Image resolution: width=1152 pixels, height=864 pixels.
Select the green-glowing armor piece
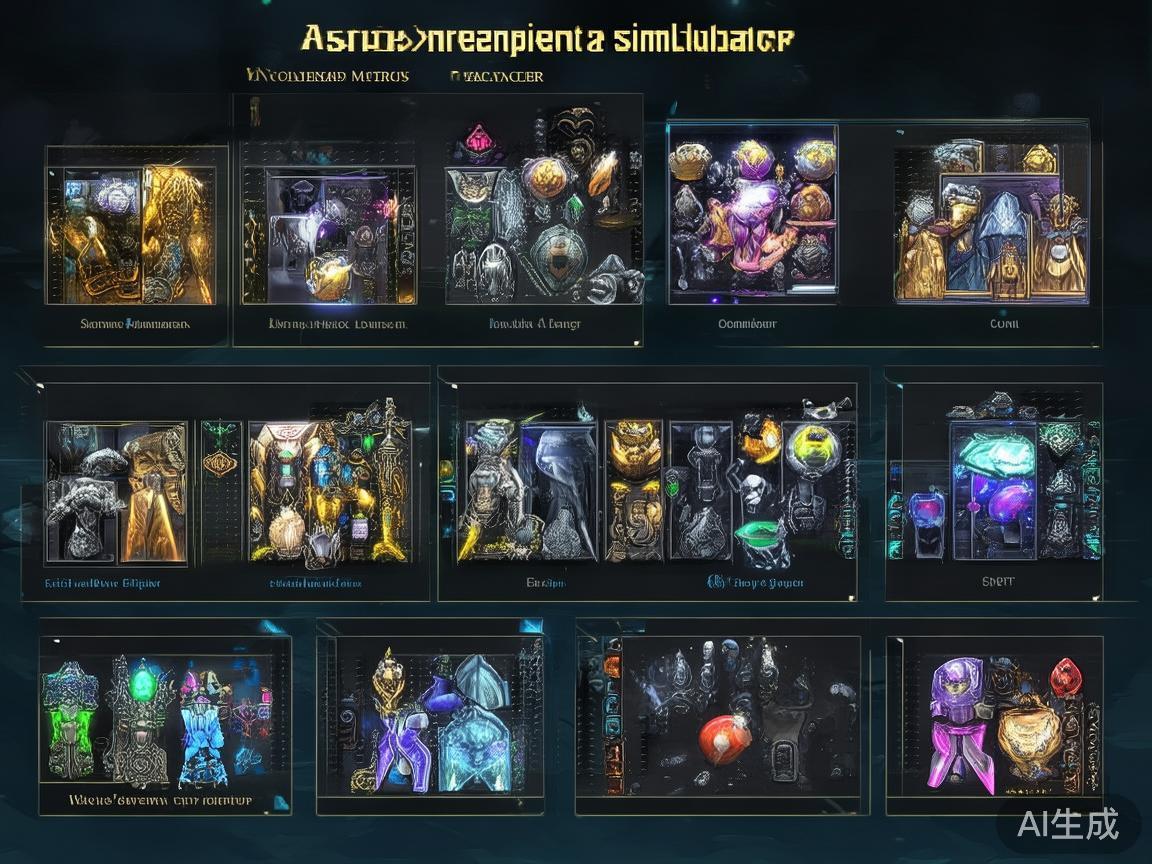point(69,721)
